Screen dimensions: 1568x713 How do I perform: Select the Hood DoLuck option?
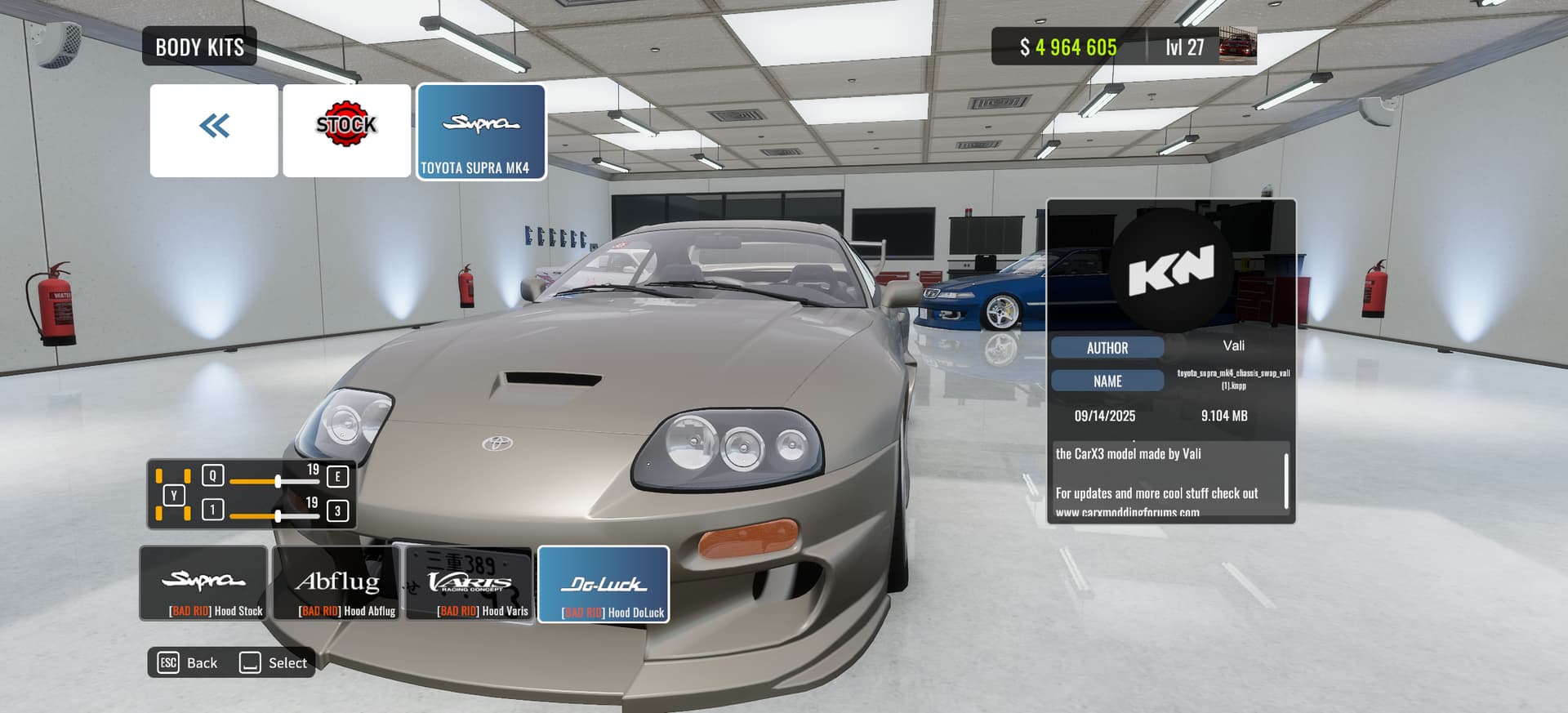(604, 584)
